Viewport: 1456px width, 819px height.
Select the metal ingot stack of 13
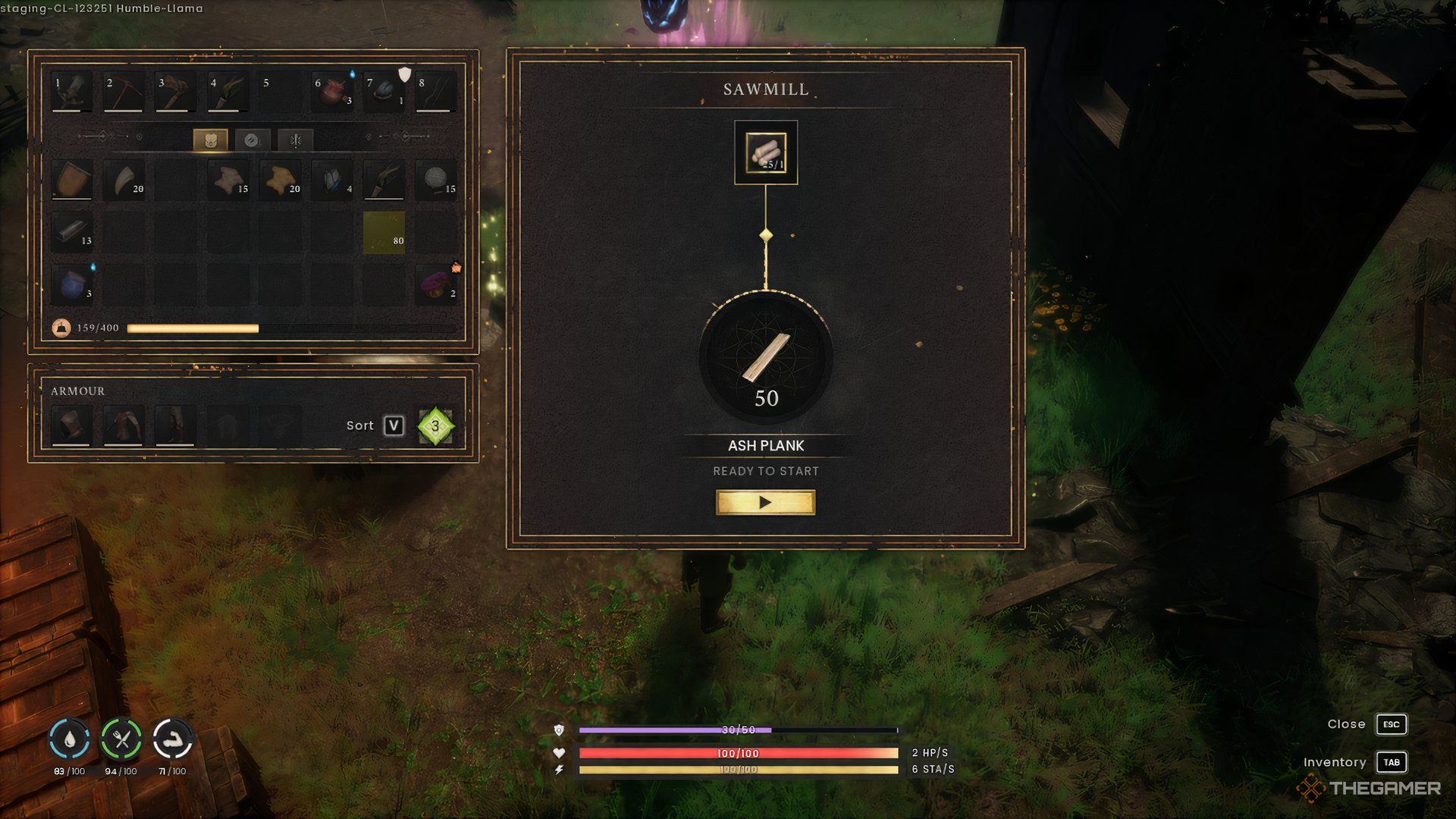pos(73,232)
